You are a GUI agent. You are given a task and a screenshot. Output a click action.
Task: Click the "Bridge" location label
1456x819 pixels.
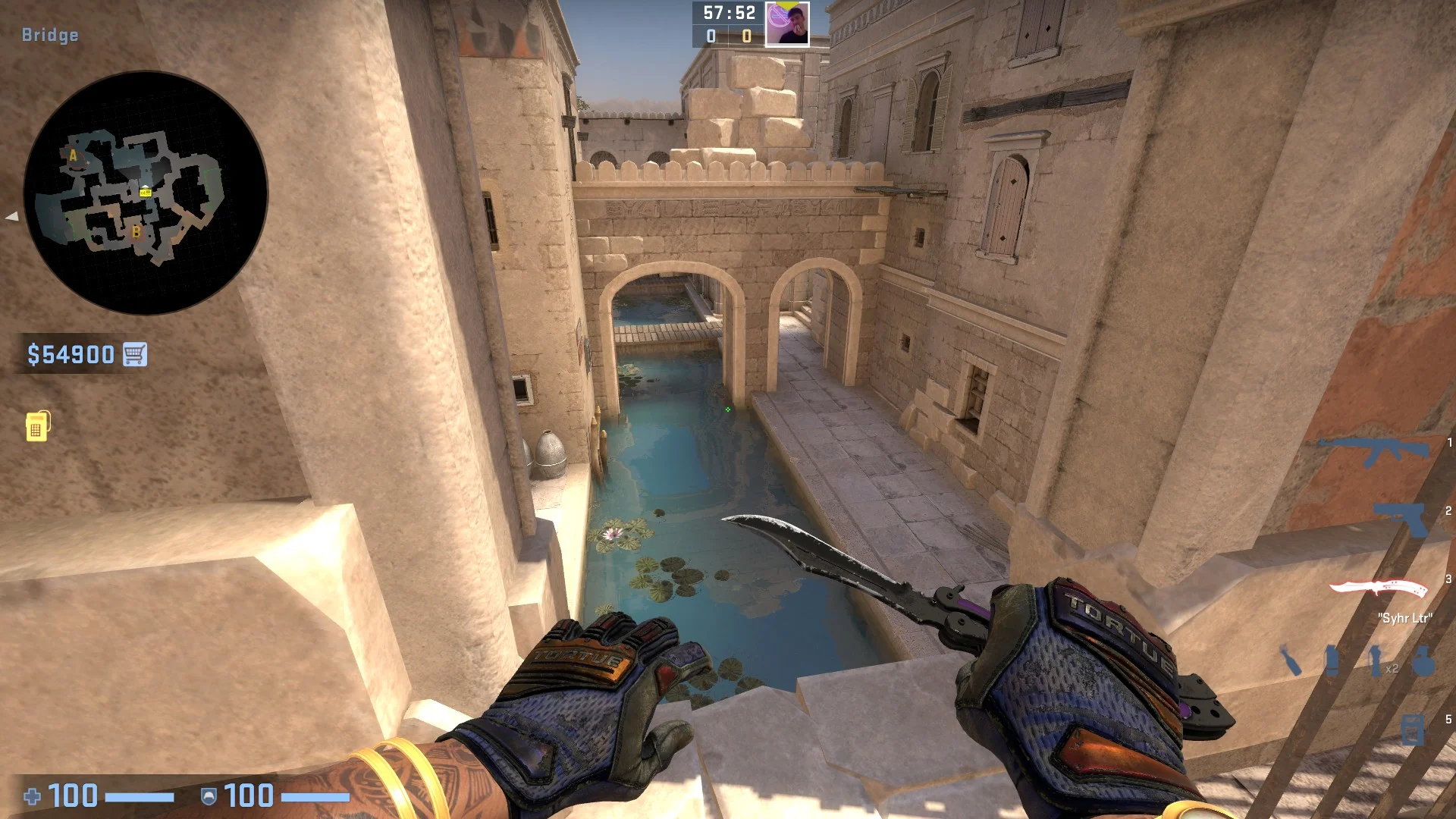coord(49,34)
